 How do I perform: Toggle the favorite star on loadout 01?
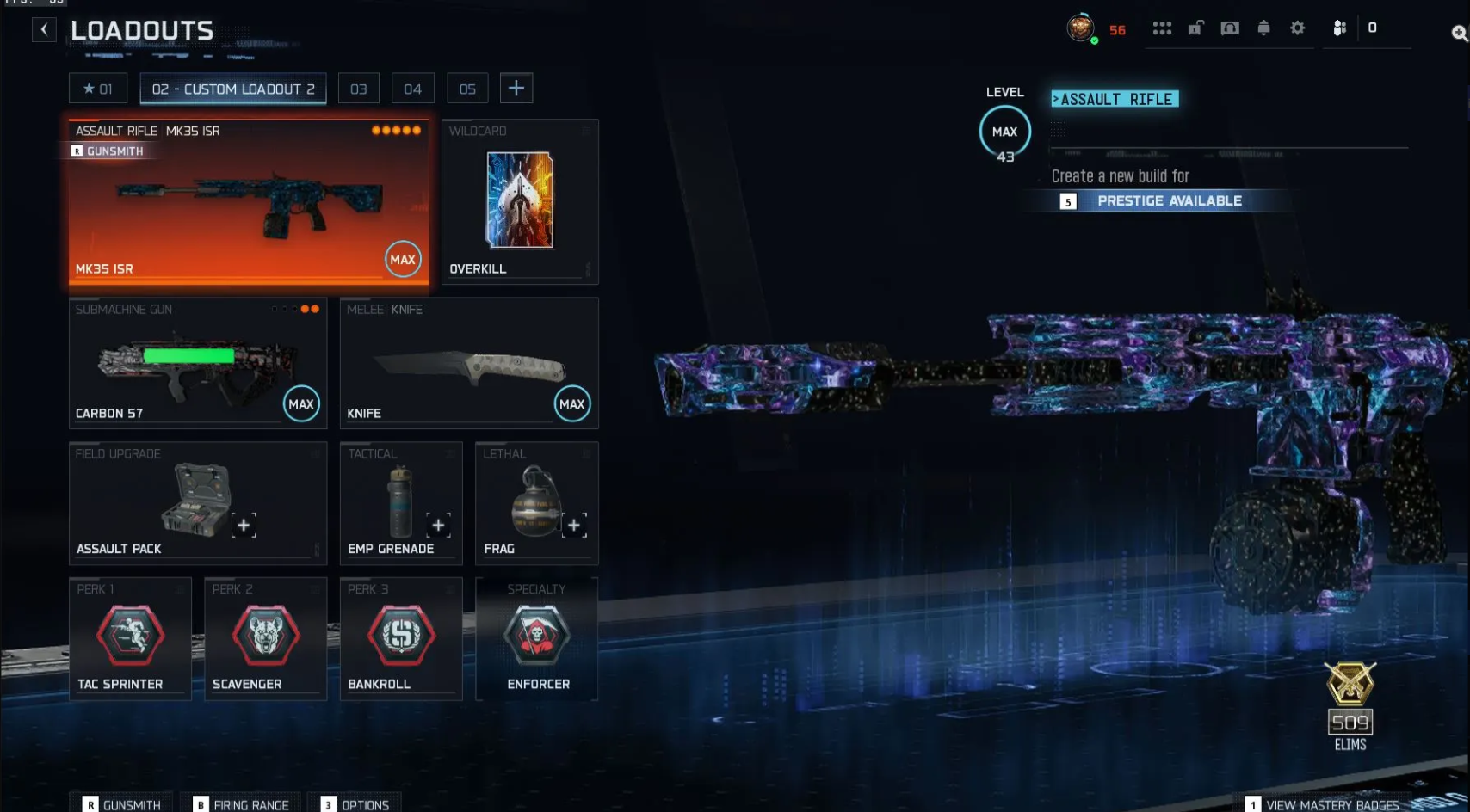pyautogui.click(x=88, y=88)
